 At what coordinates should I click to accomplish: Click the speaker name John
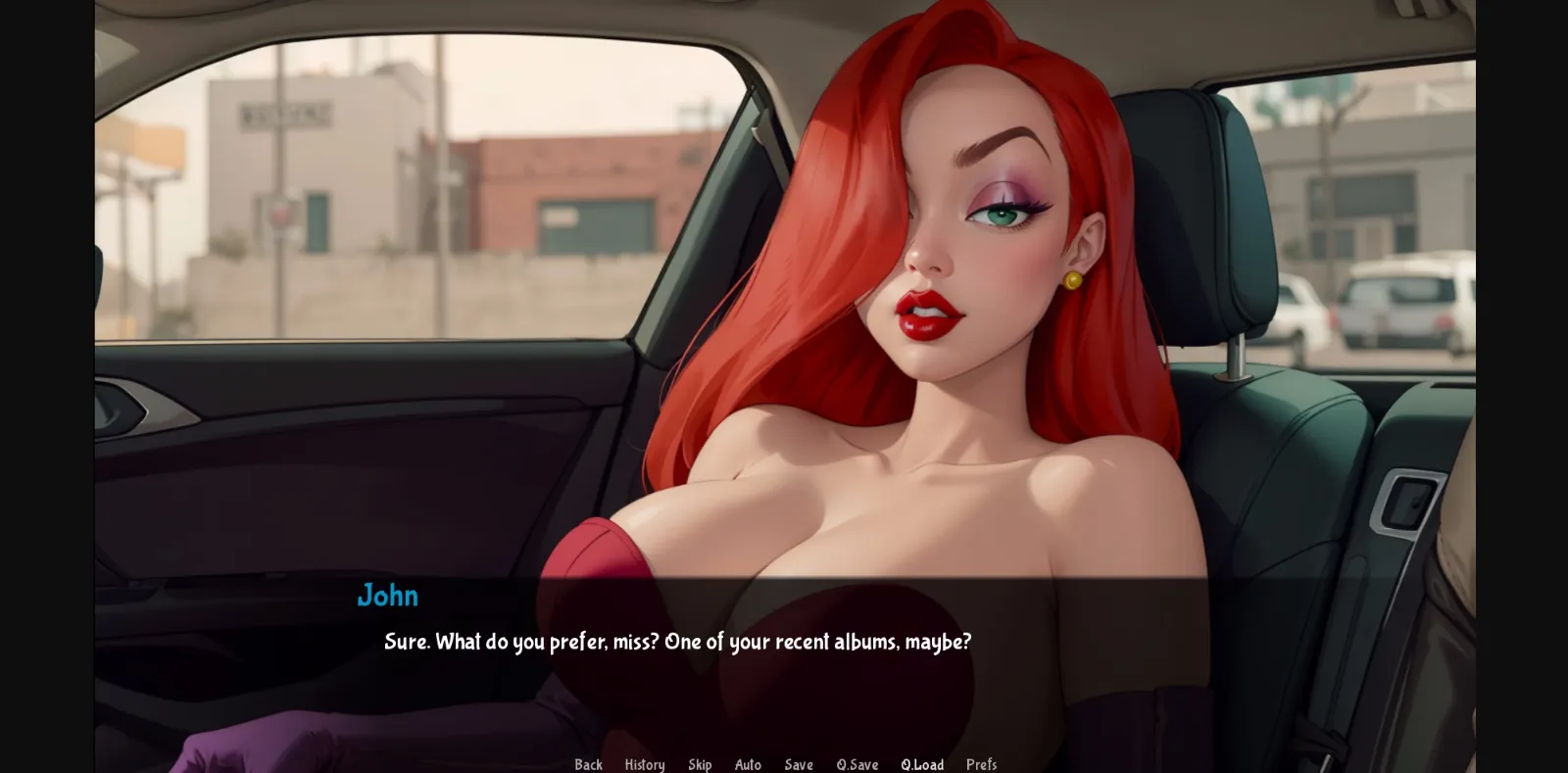387,595
